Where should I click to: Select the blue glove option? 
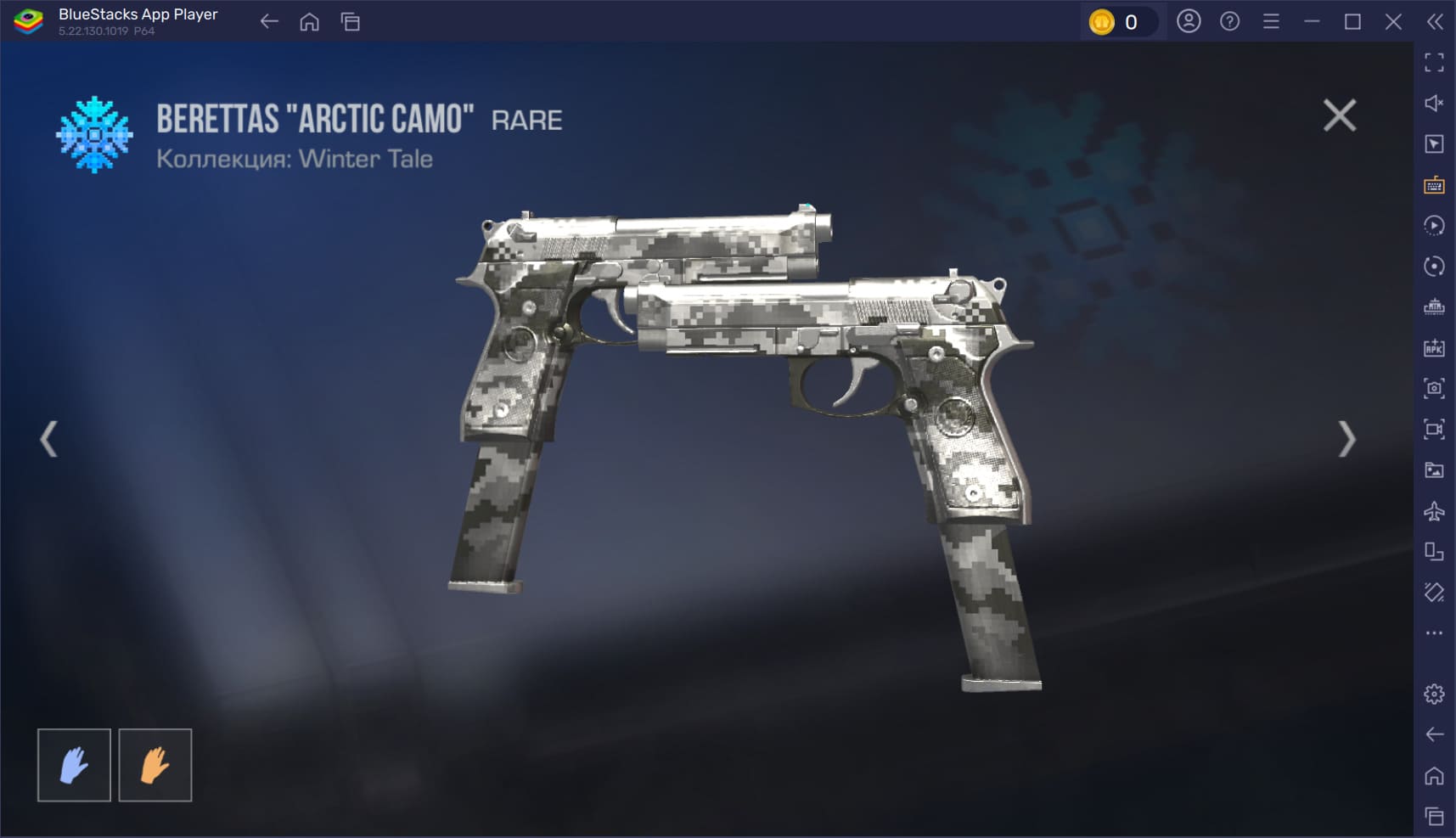click(74, 765)
